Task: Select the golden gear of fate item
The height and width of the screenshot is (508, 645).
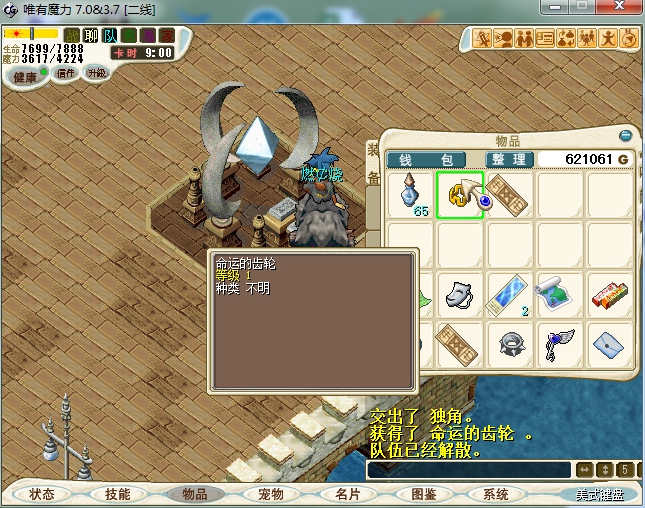Action: (459, 194)
